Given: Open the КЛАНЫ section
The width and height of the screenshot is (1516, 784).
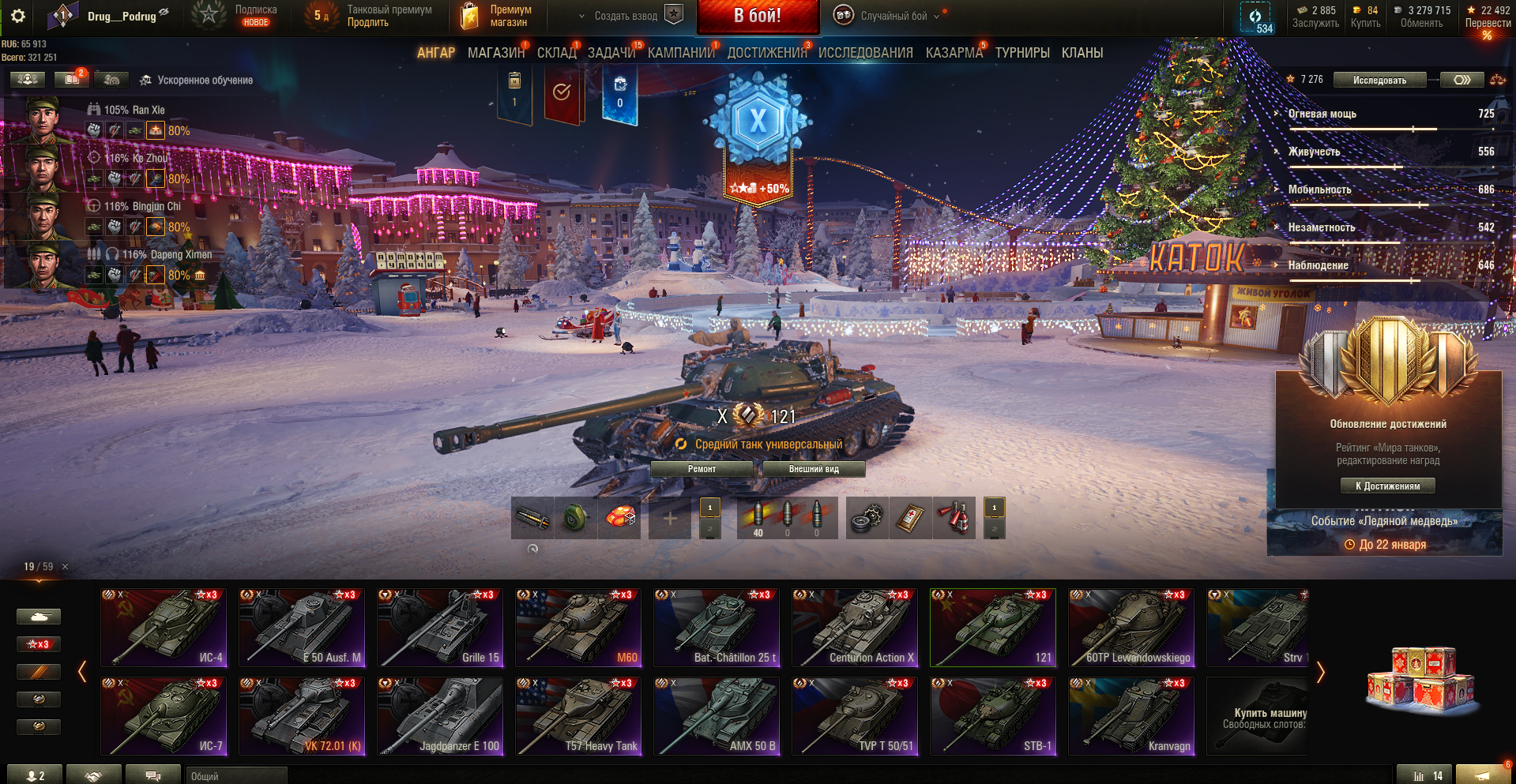Looking at the screenshot, I should click(x=1082, y=53).
